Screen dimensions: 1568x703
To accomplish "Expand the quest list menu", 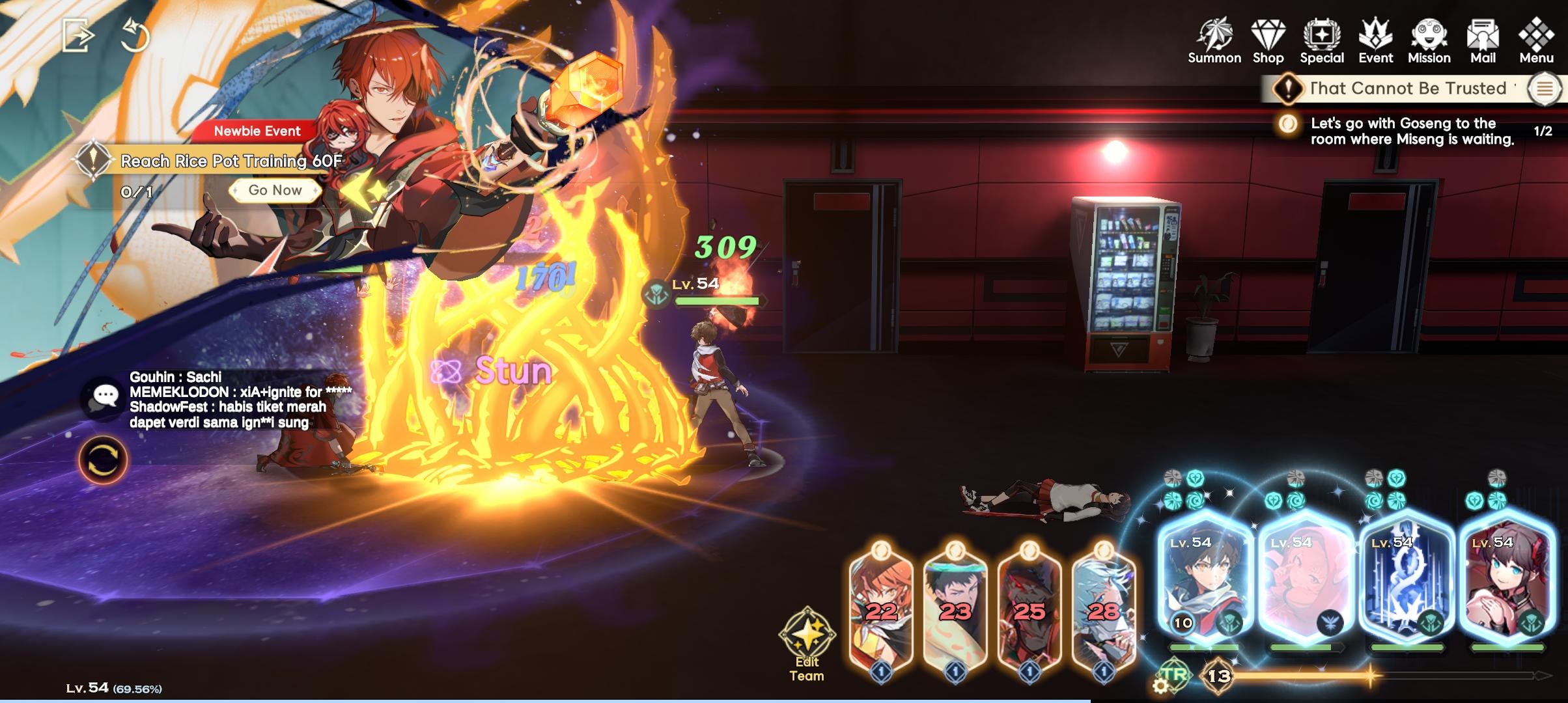I will pos(1545,89).
